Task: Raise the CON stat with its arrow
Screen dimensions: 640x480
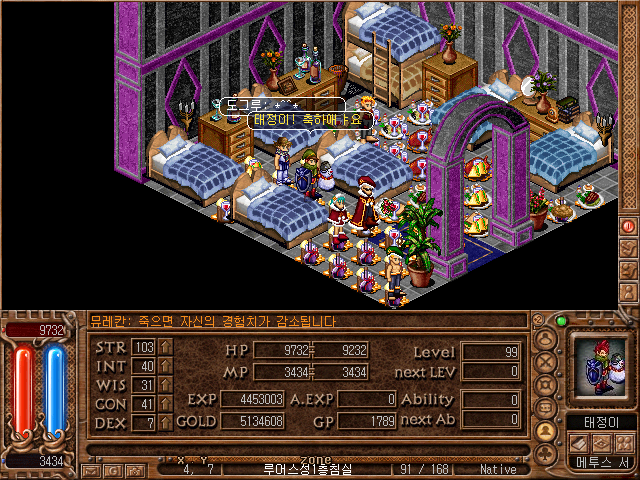Action: pyautogui.click(x=165, y=405)
